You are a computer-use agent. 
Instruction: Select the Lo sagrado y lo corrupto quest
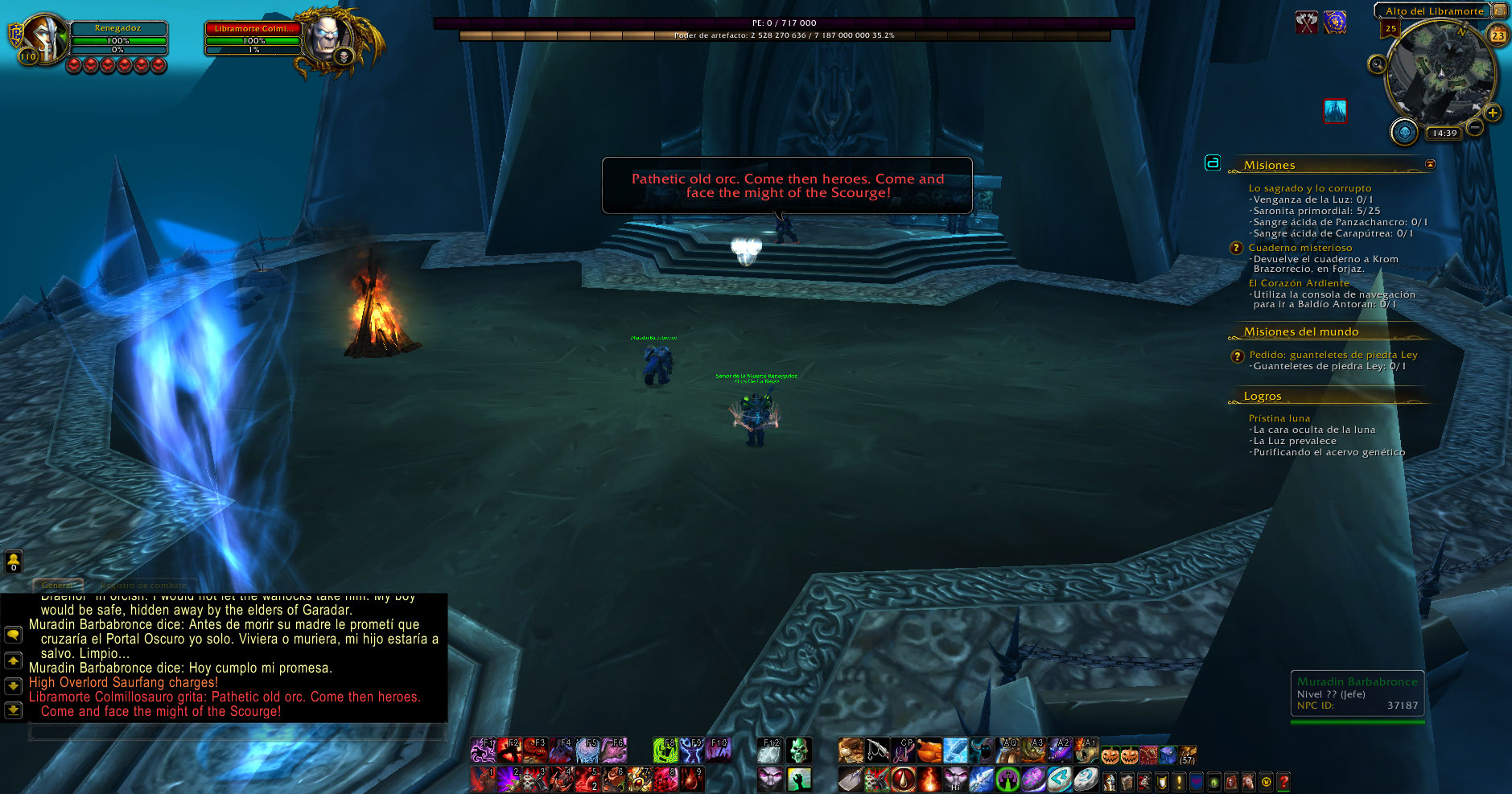coord(1309,188)
